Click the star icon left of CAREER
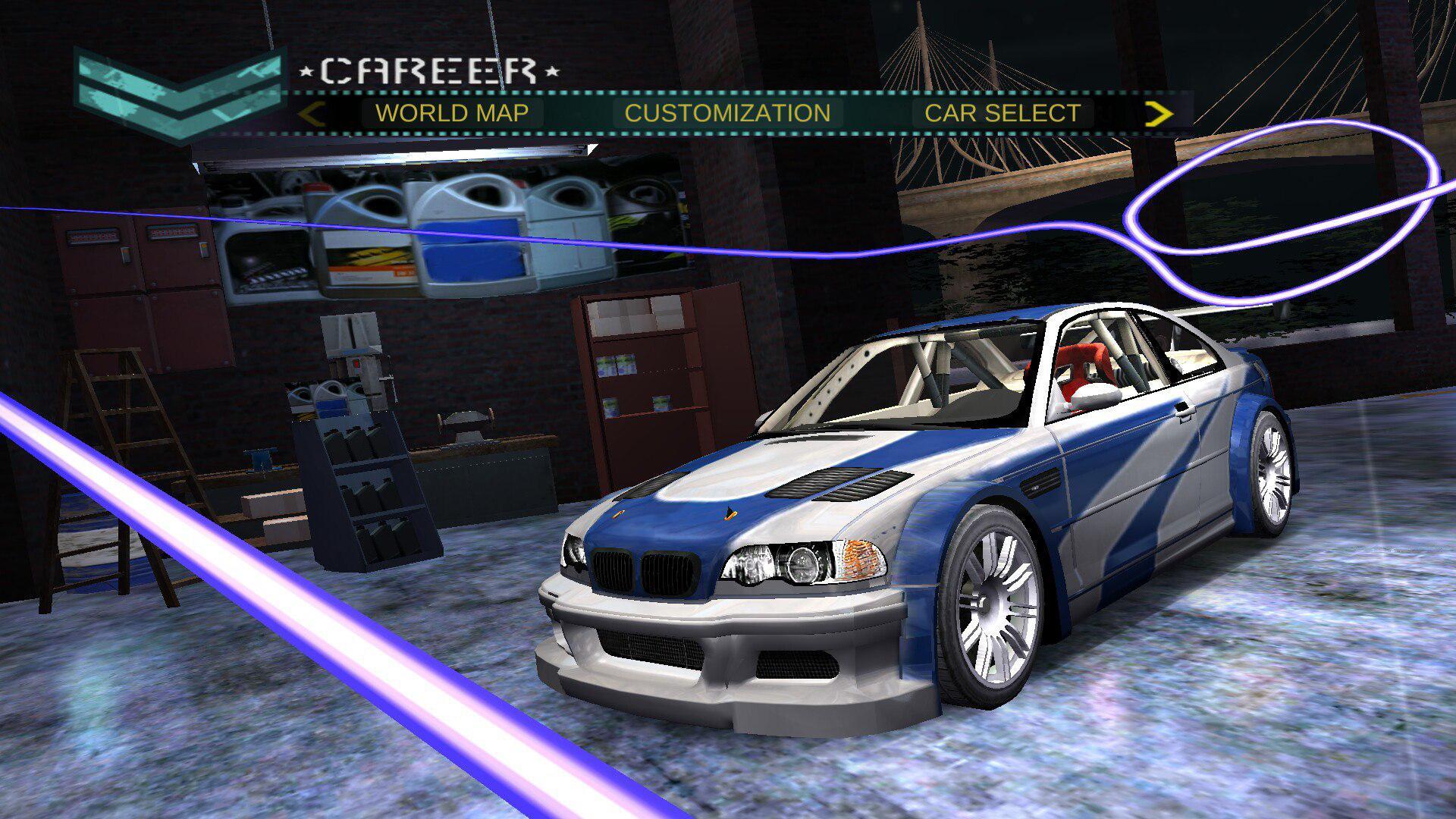Screen dimensions: 1456x819 [306, 72]
